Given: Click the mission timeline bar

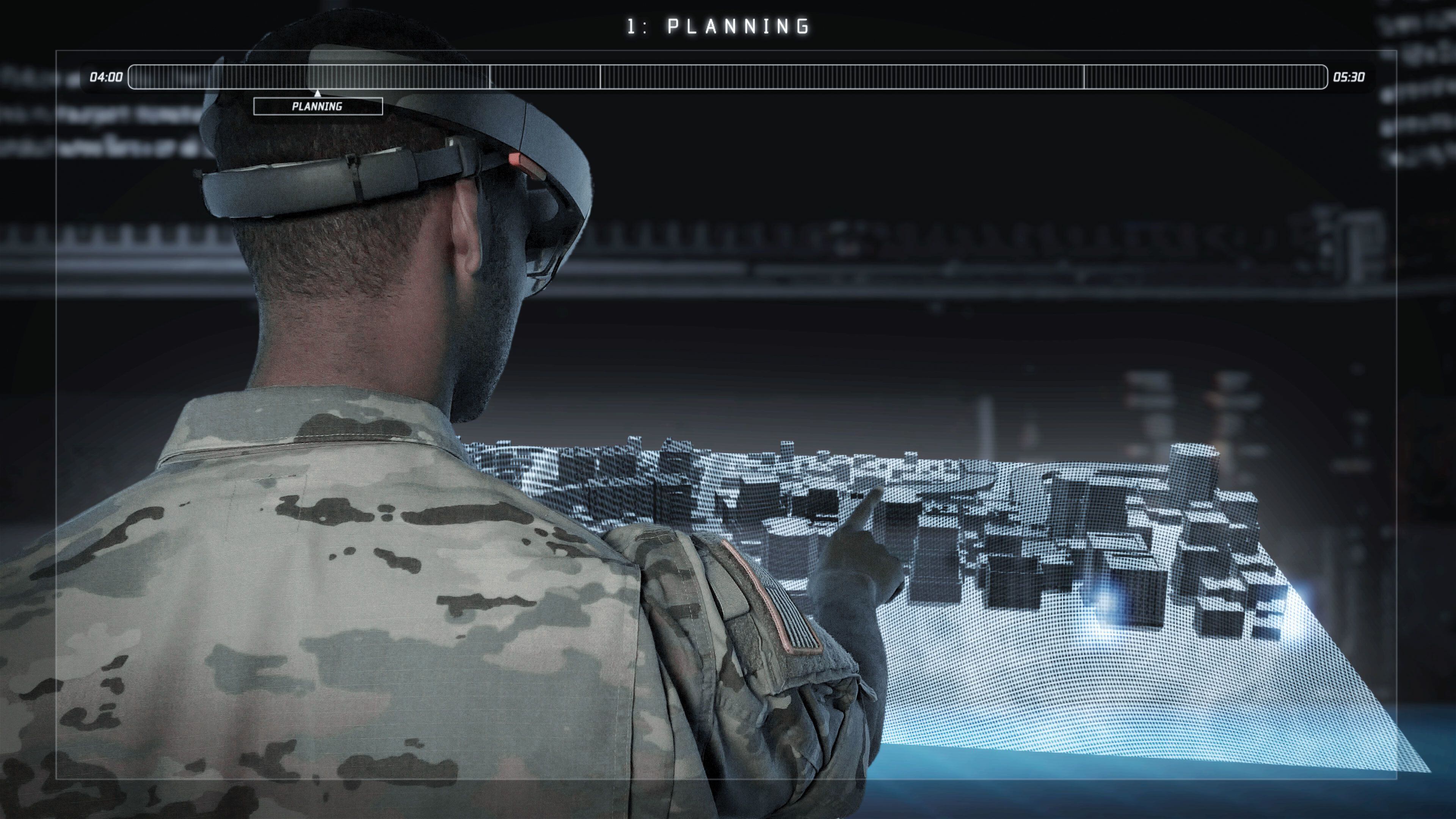Looking at the screenshot, I should (728, 77).
